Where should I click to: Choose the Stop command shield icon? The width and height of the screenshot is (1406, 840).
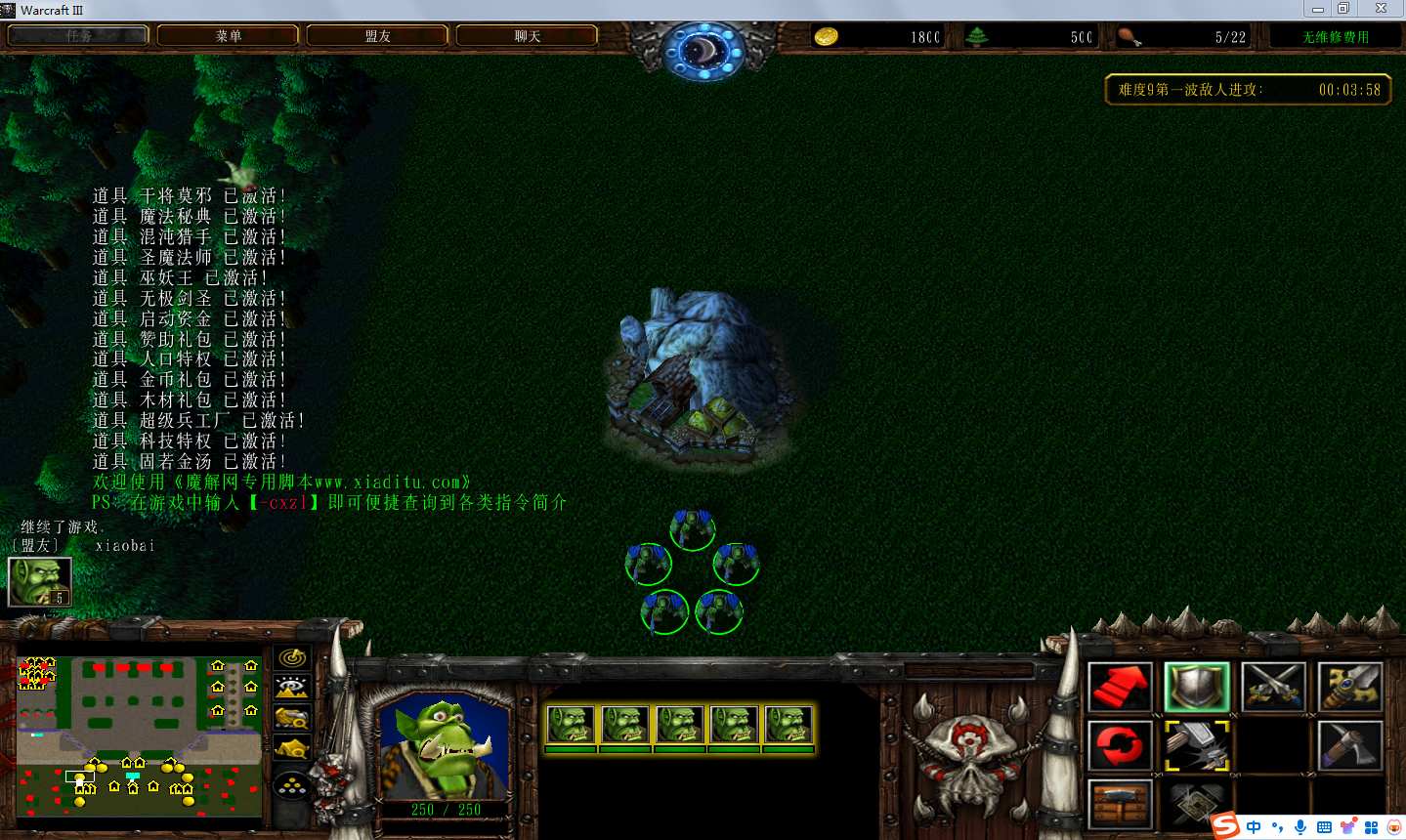(1196, 687)
